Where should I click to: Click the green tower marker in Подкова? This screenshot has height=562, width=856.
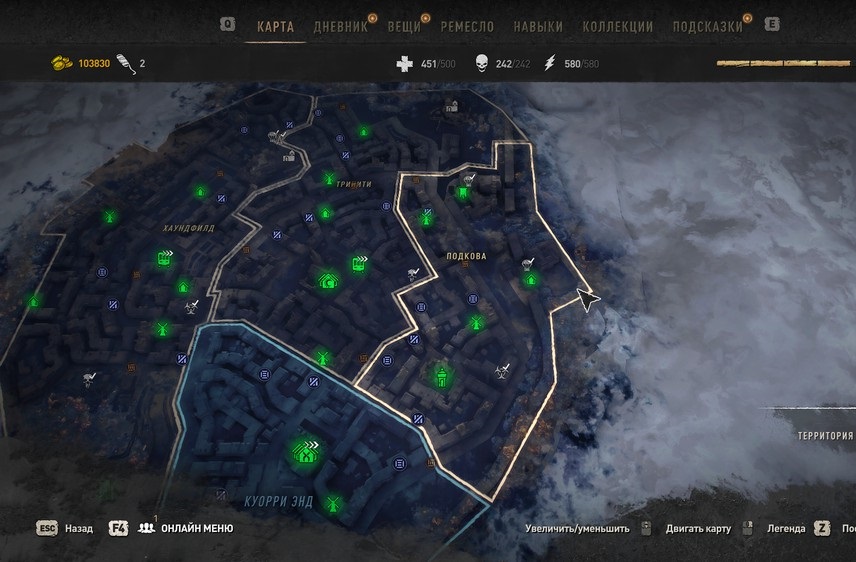(x=441, y=377)
